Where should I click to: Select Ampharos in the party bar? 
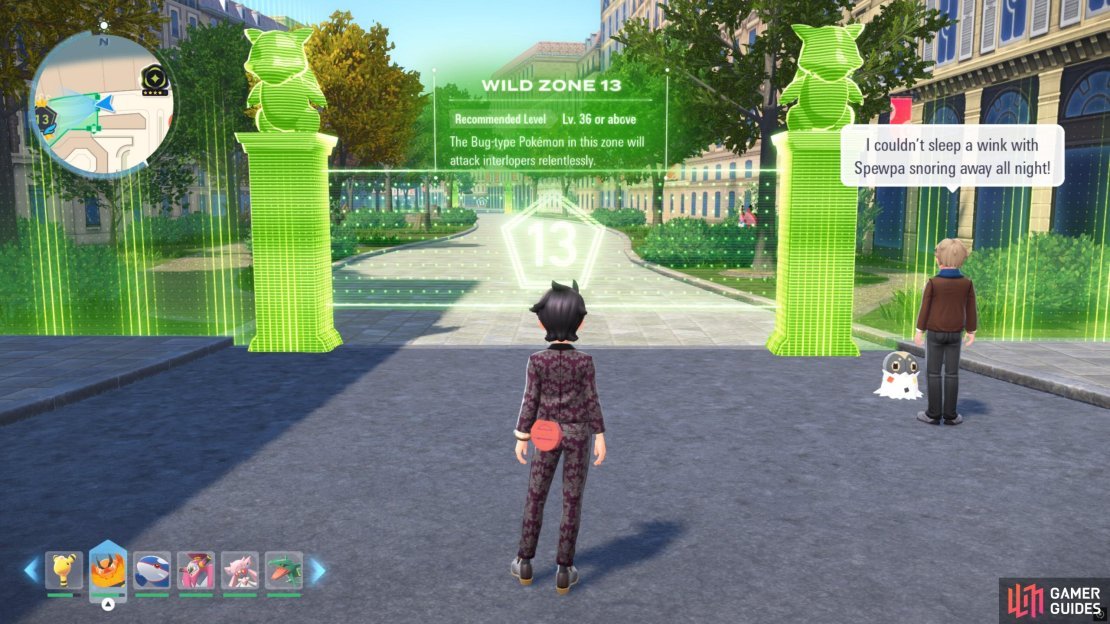pyautogui.click(x=64, y=571)
